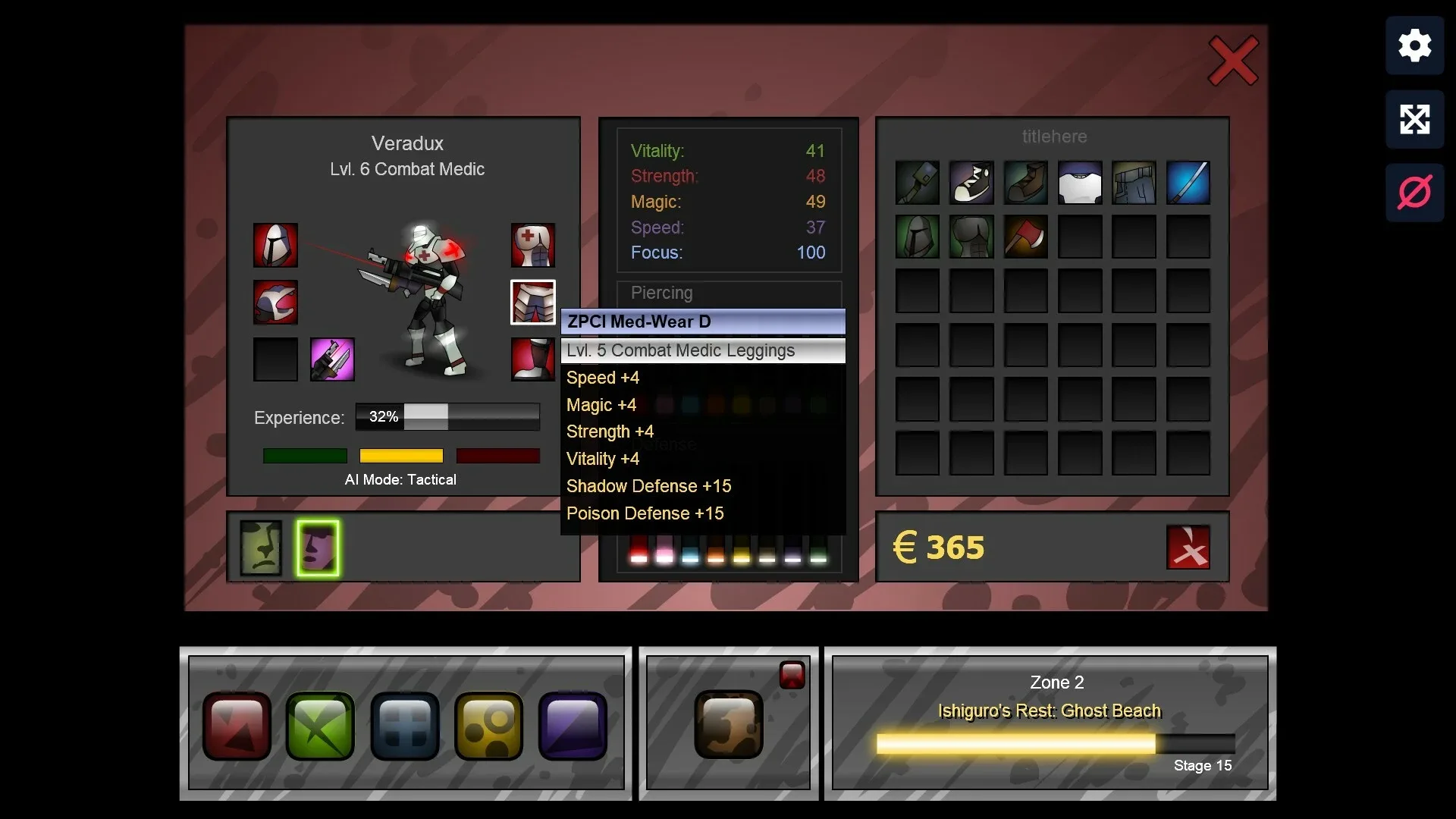Viewport: 1456px width, 819px height.
Task: Click the green X zone button at the bottom
Action: point(319,726)
